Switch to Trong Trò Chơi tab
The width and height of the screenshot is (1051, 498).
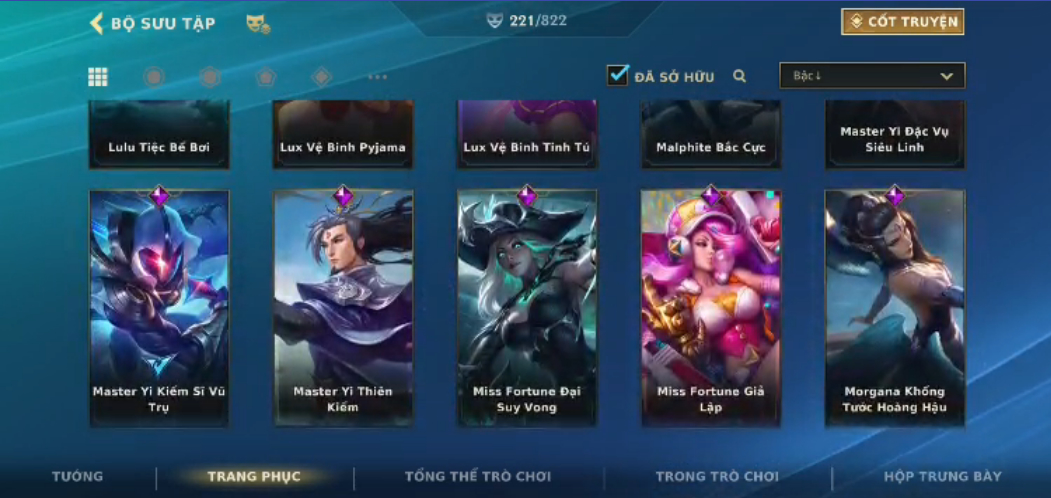click(717, 477)
